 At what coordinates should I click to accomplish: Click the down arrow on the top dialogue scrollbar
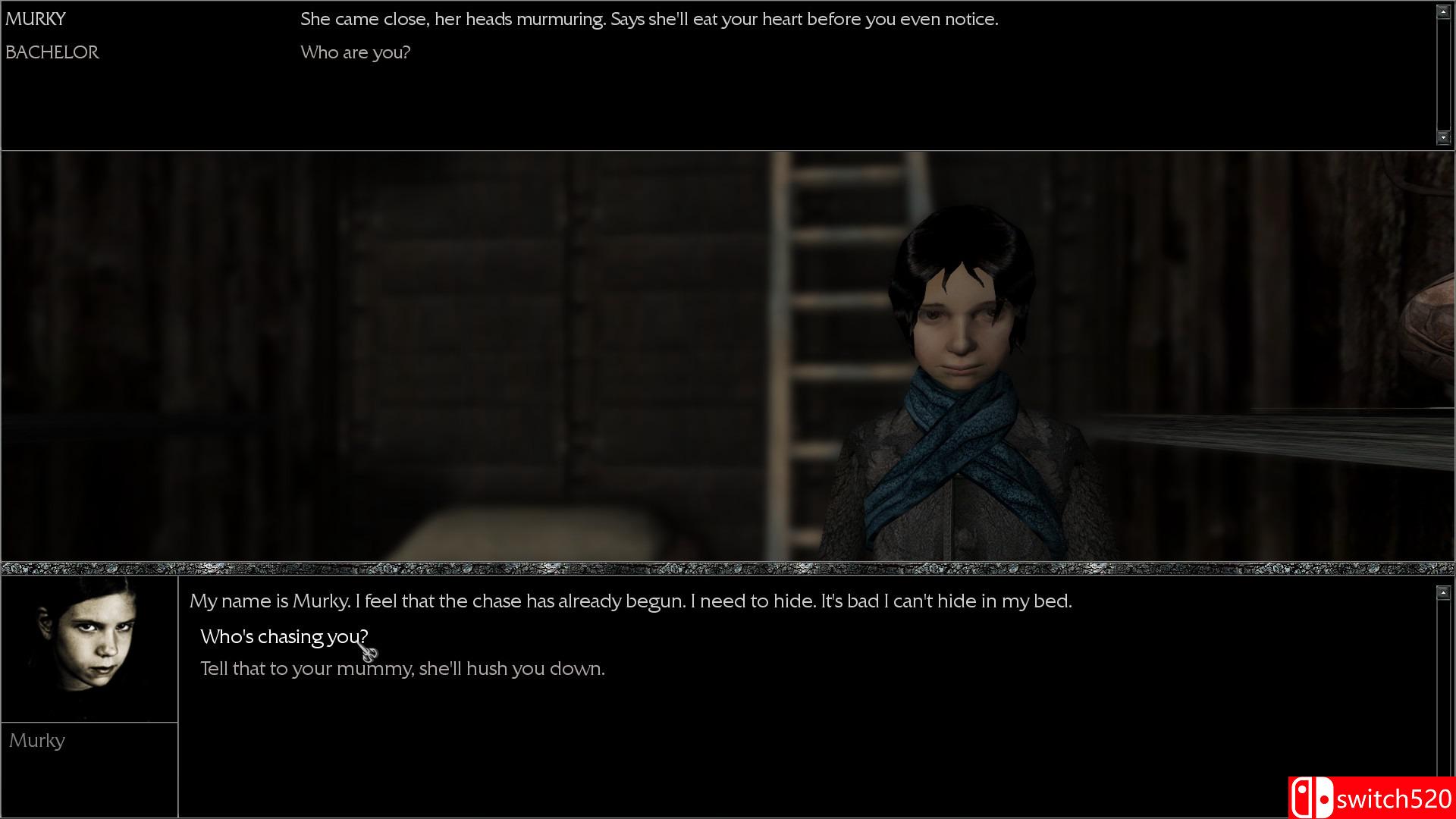tap(1442, 137)
